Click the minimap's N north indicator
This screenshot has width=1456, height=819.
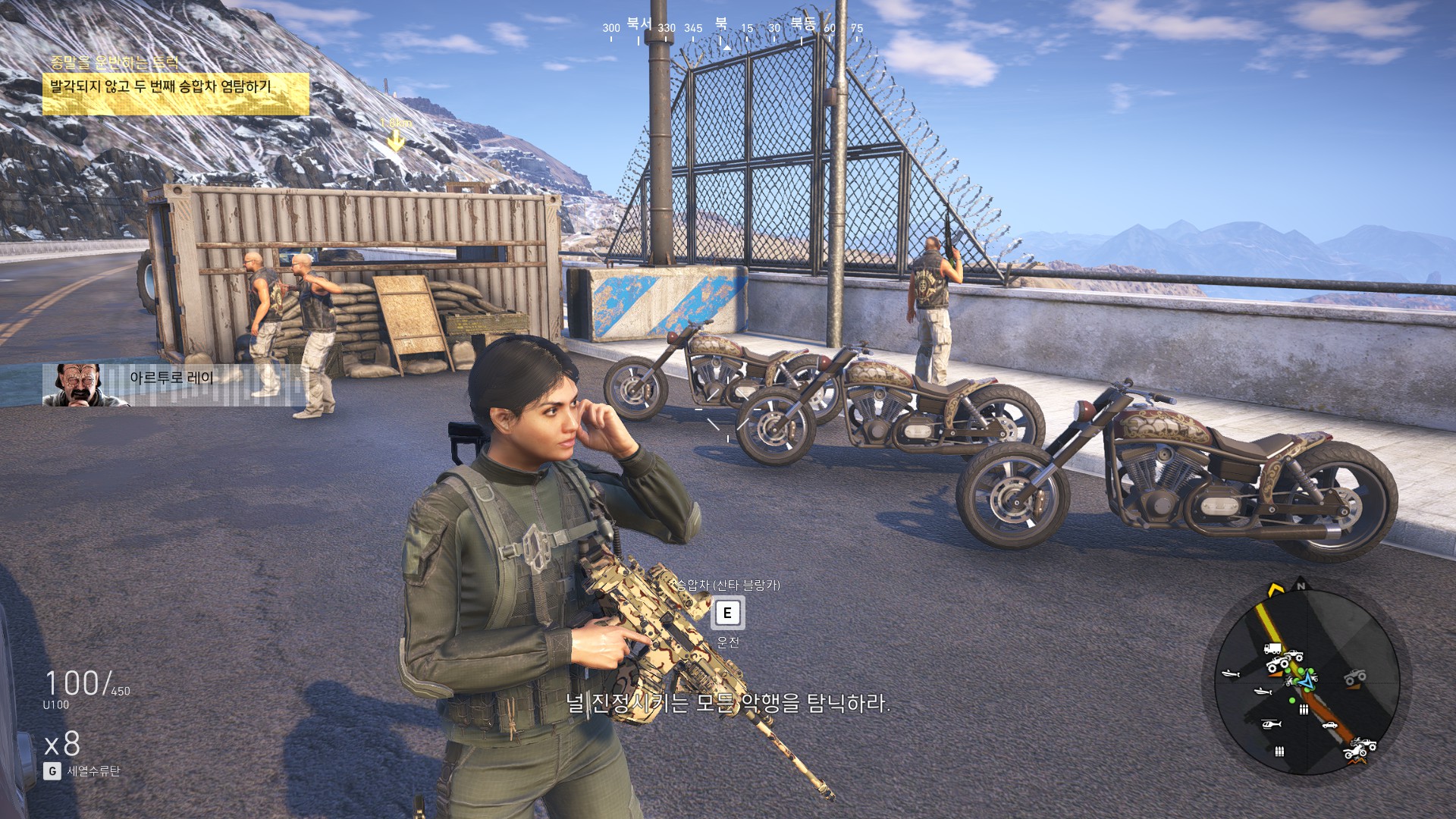point(1301,585)
